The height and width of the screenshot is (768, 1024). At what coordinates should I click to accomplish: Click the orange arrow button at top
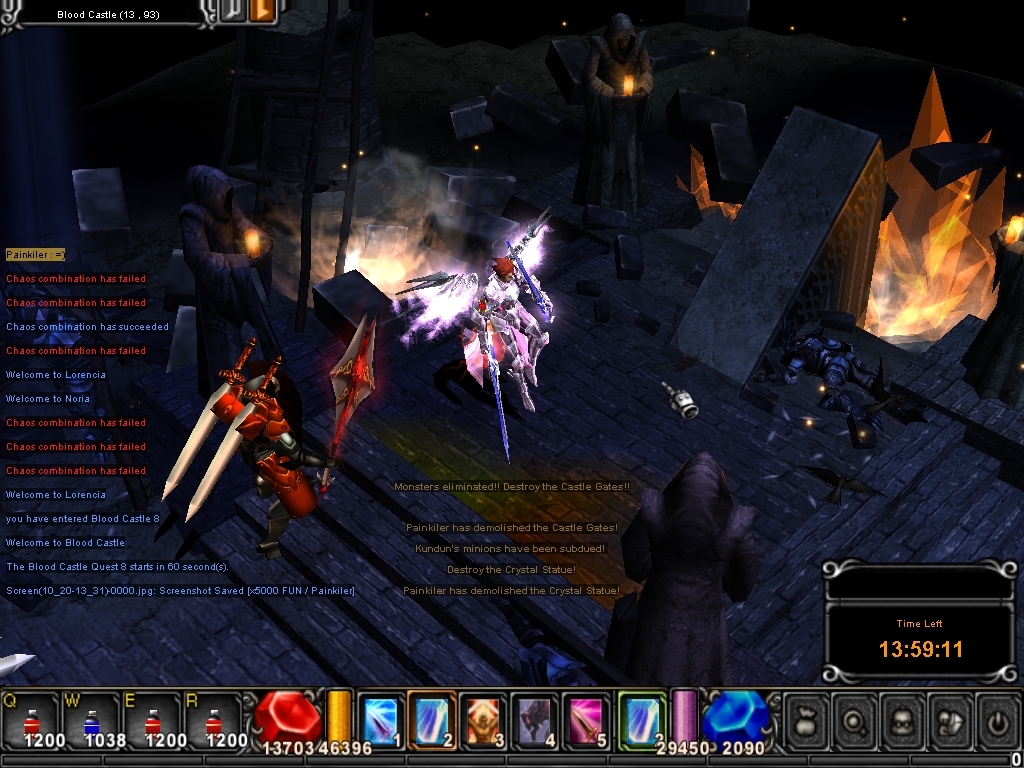tap(261, 12)
